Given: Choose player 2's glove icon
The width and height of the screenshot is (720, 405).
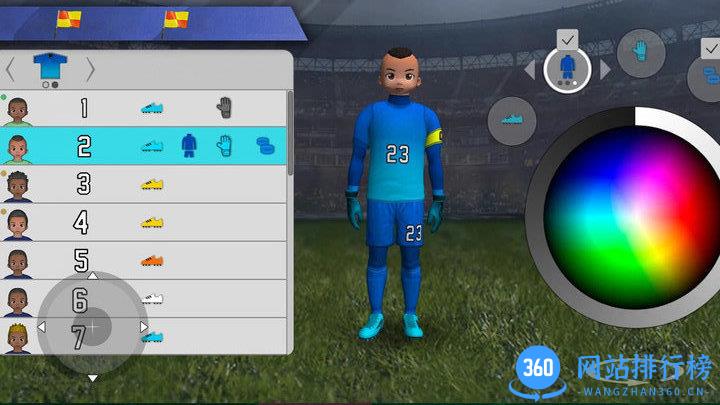Looking at the screenshot, I should [224, 146].
